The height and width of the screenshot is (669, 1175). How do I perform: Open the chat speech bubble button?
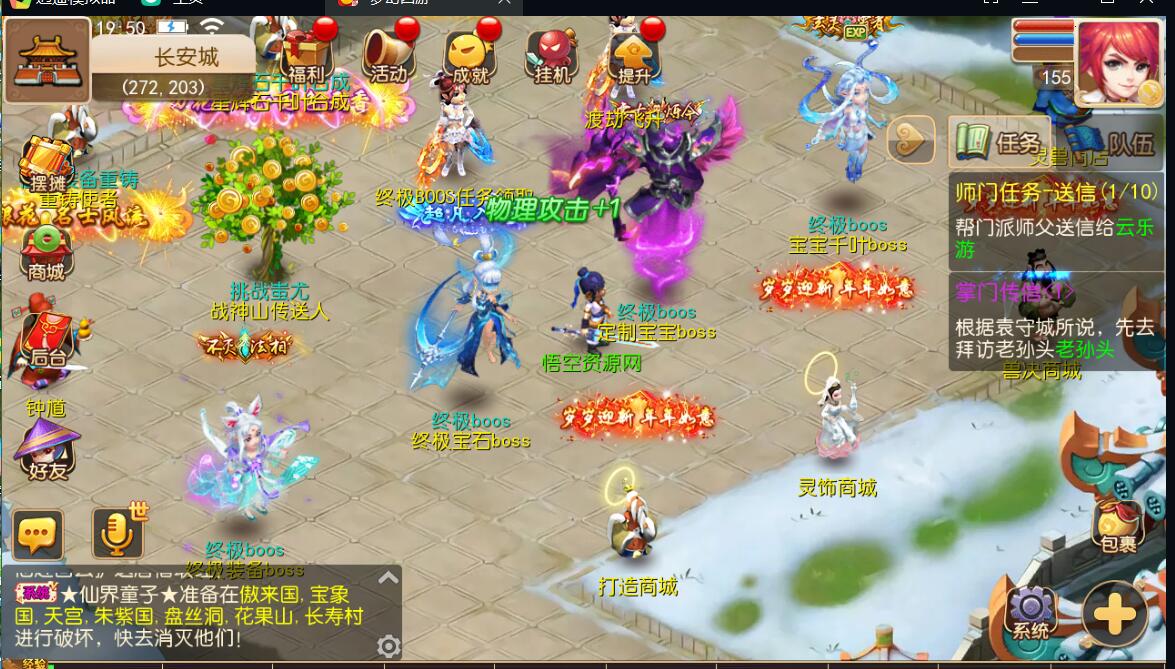coord(38,534)
